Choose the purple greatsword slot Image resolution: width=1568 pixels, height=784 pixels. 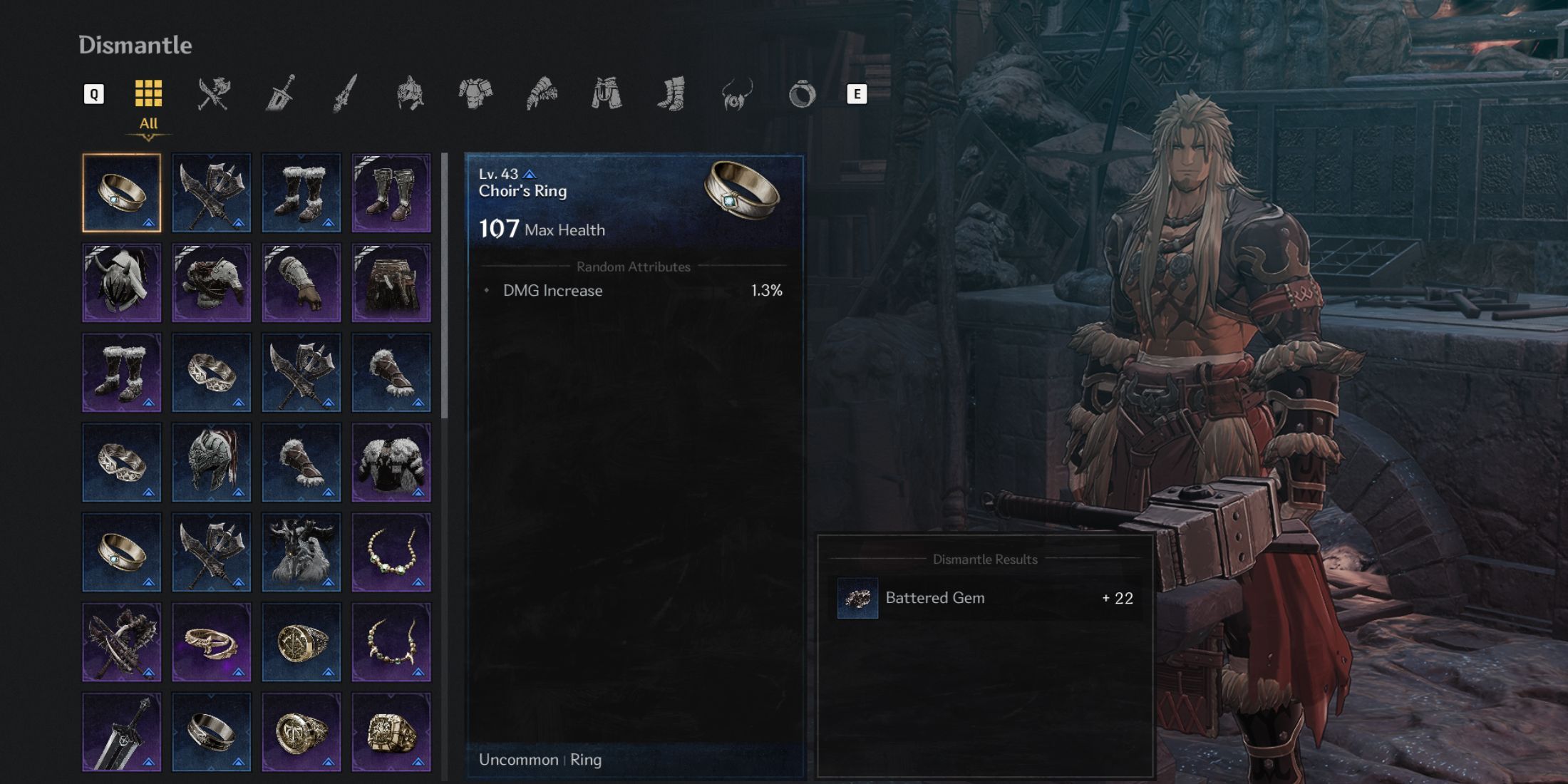(x=122, y=732)
